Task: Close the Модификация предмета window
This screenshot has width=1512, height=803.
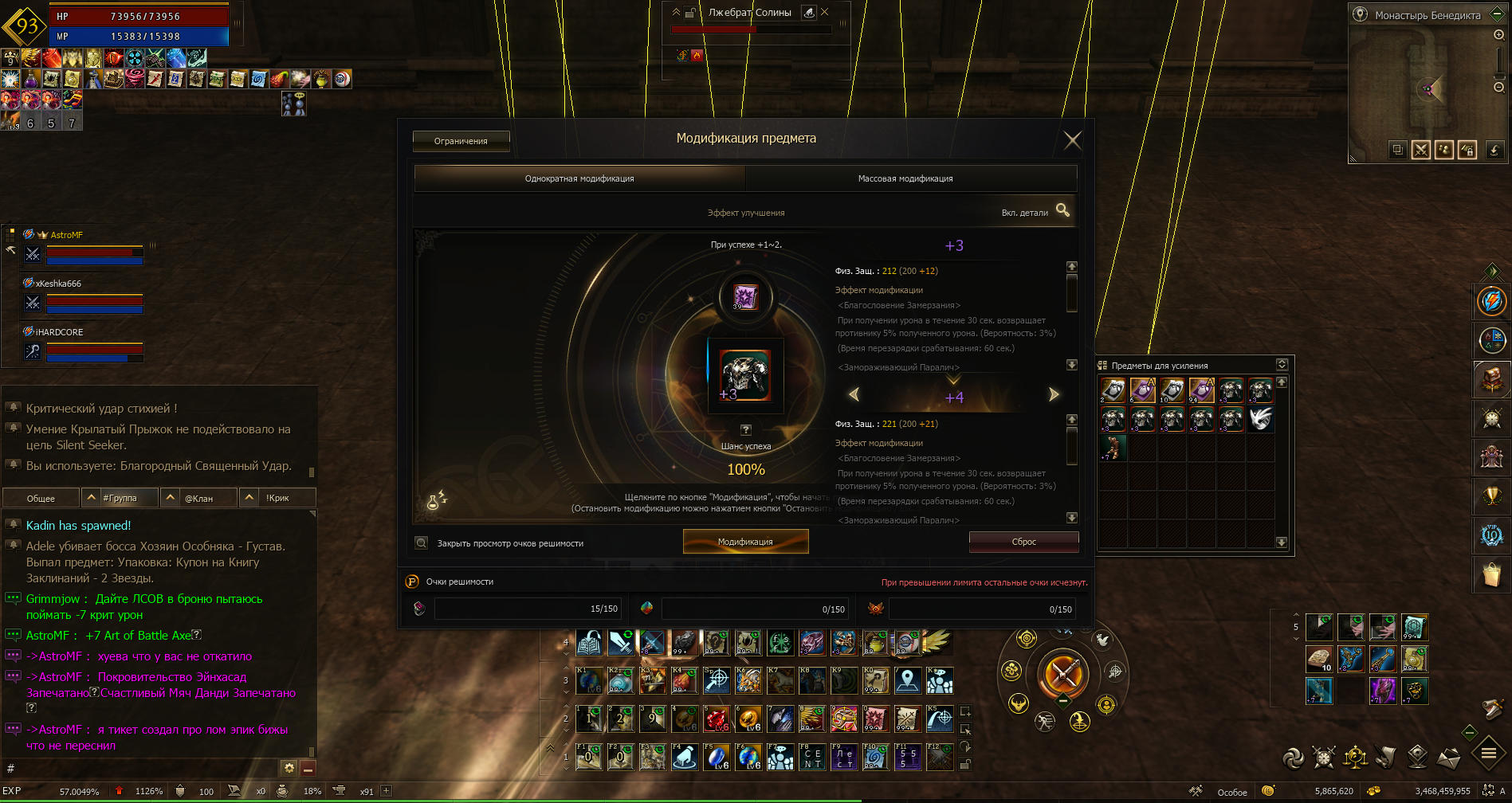Action: (x=1073, y=141)
